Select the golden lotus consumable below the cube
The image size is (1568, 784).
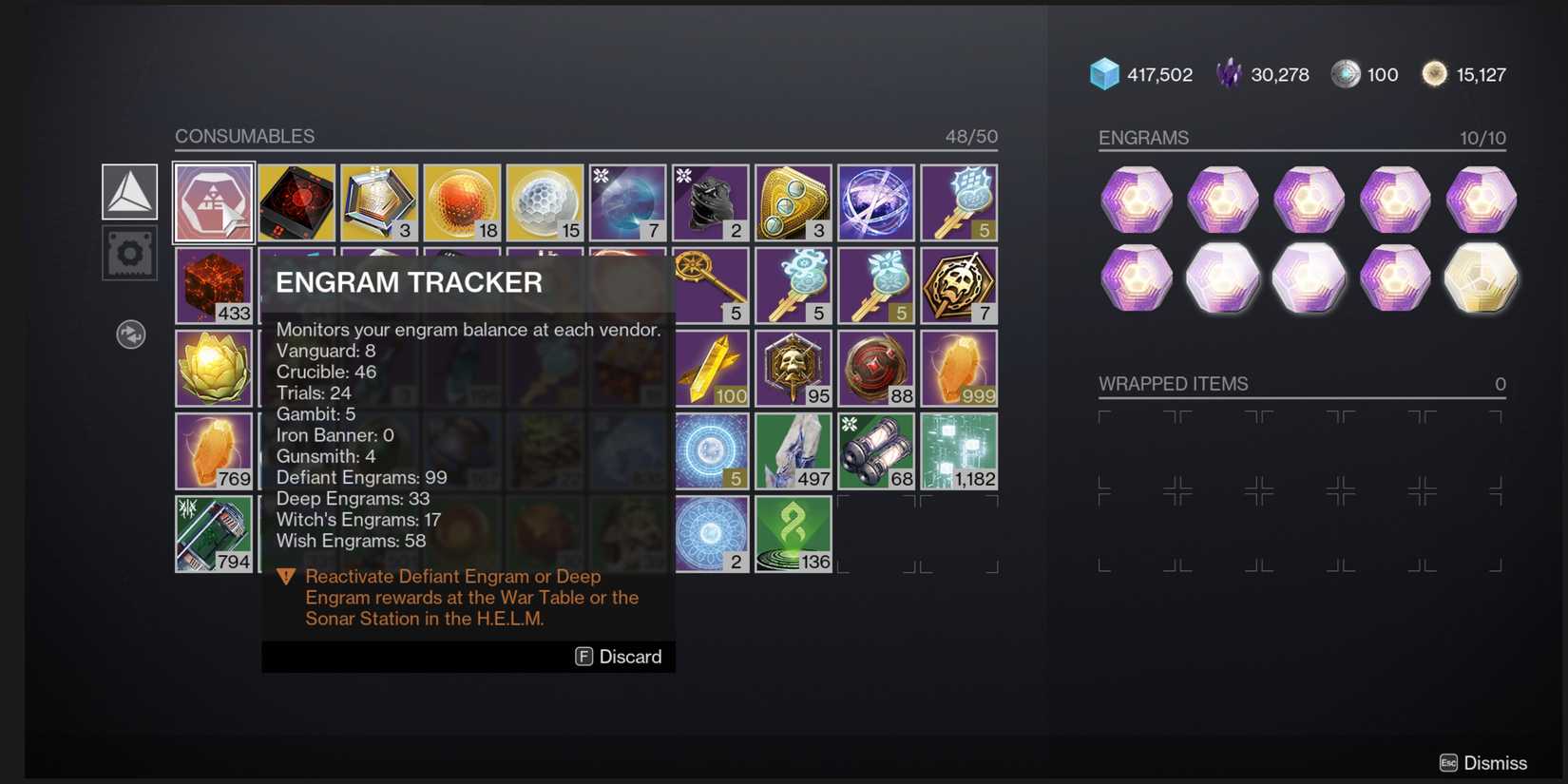click(213, 368)
